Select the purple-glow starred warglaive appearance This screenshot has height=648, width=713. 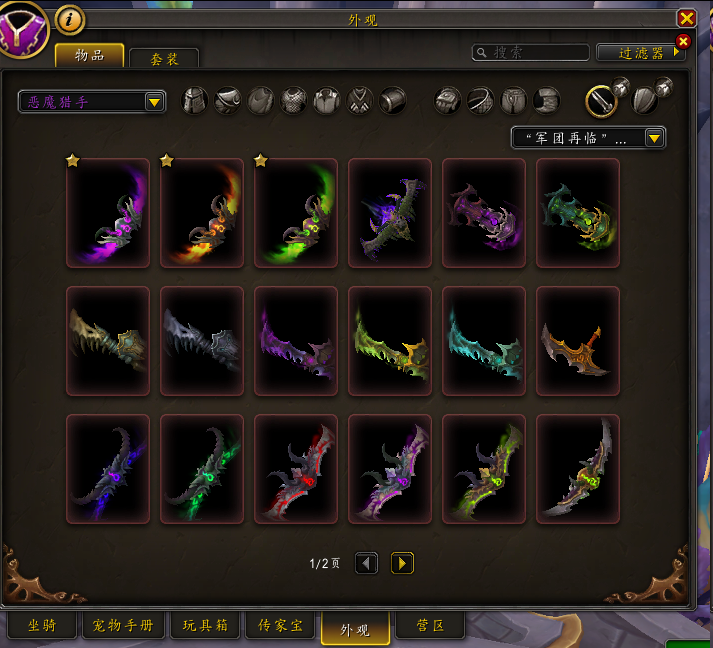[x=108, y=213]
